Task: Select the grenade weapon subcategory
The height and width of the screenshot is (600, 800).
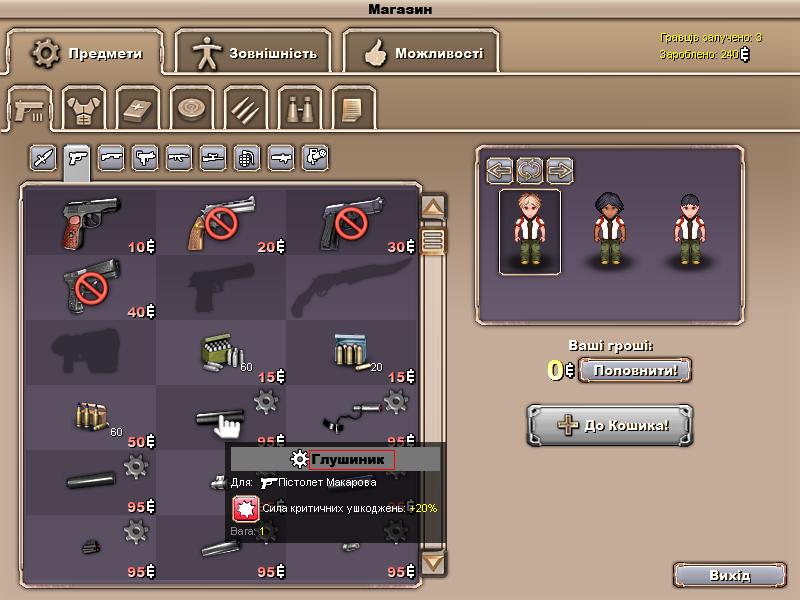Action: tap(247, 157)
